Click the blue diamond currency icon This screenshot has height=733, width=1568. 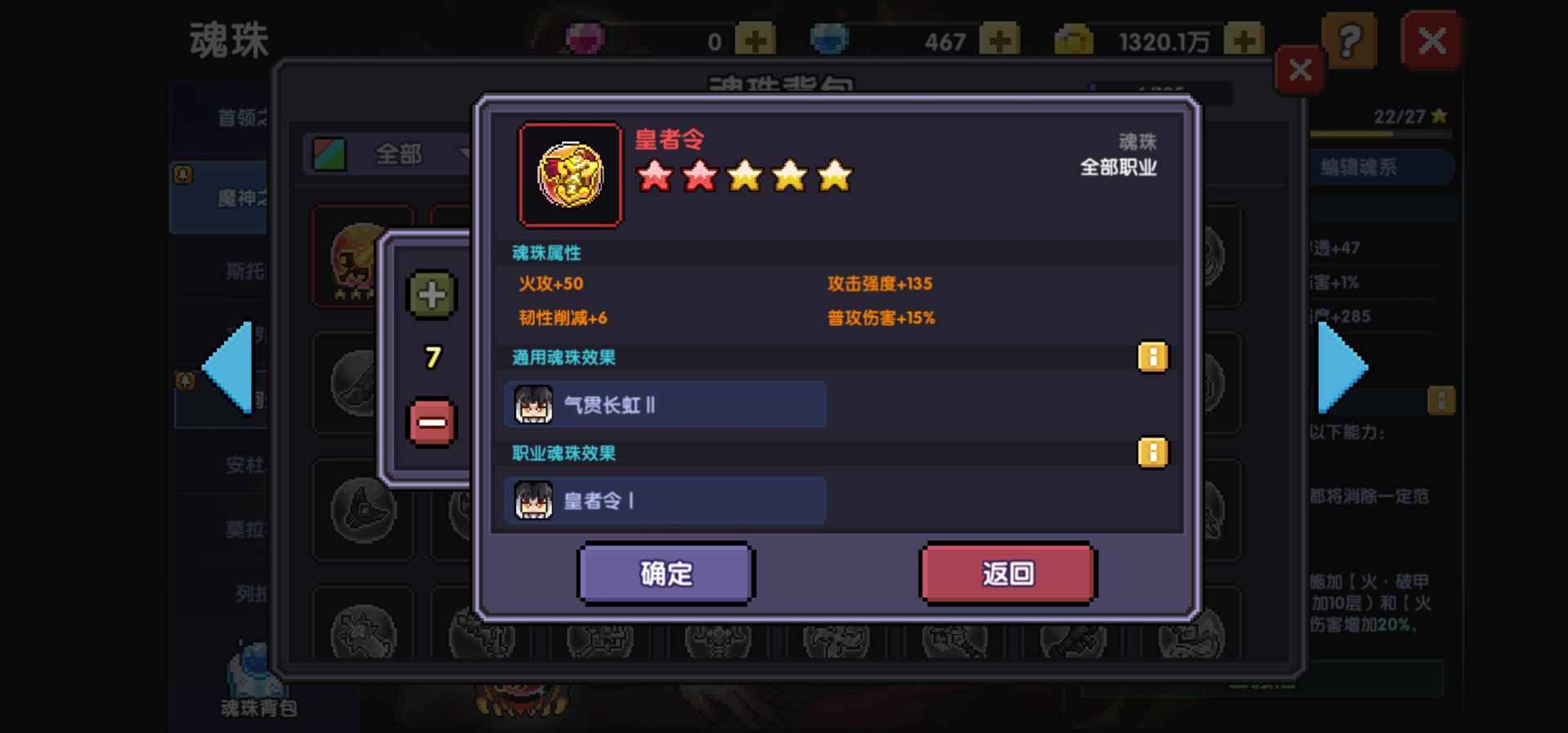pos(831,37)
